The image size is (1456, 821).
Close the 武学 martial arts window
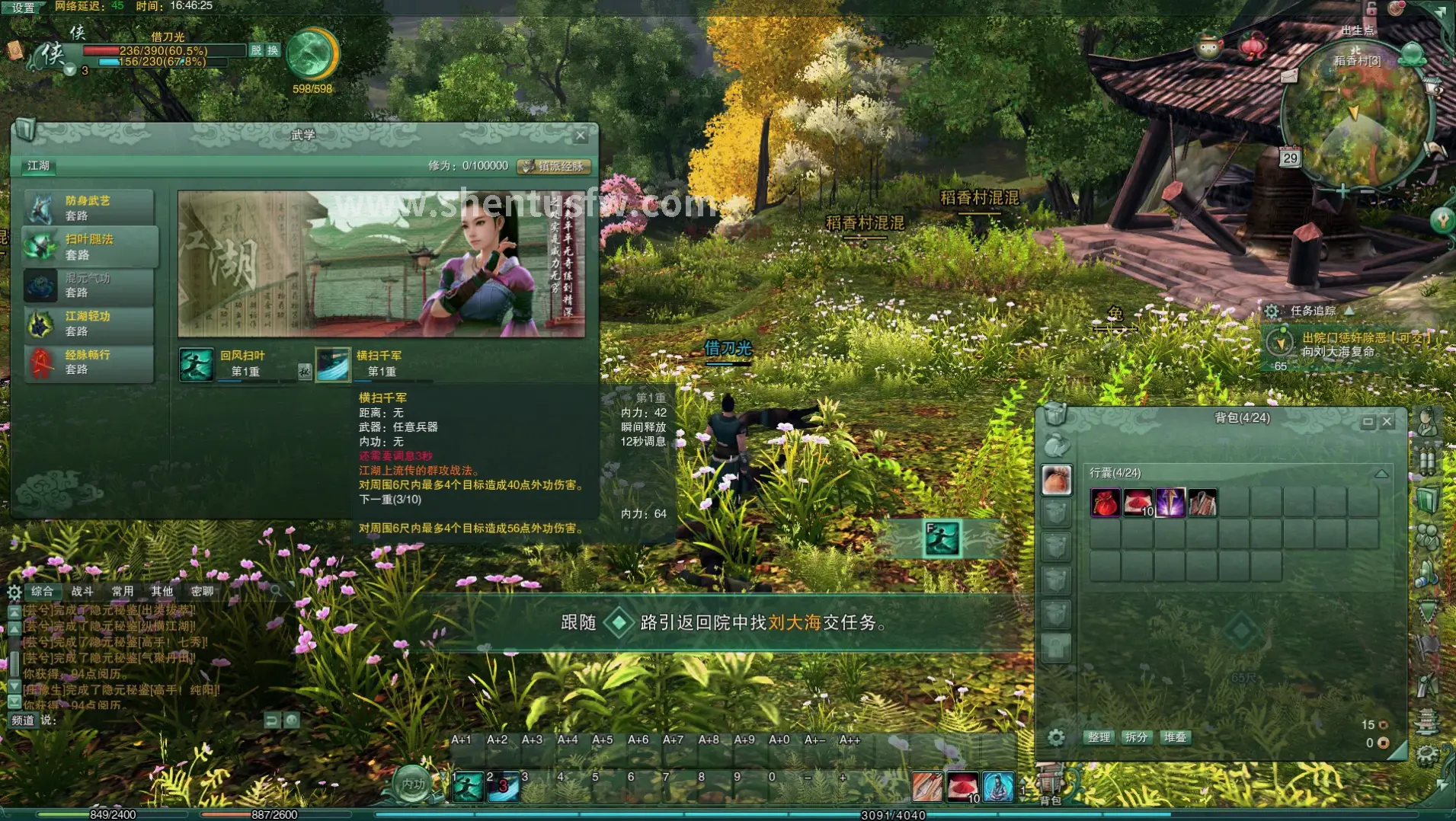click(x=581, y=136)
